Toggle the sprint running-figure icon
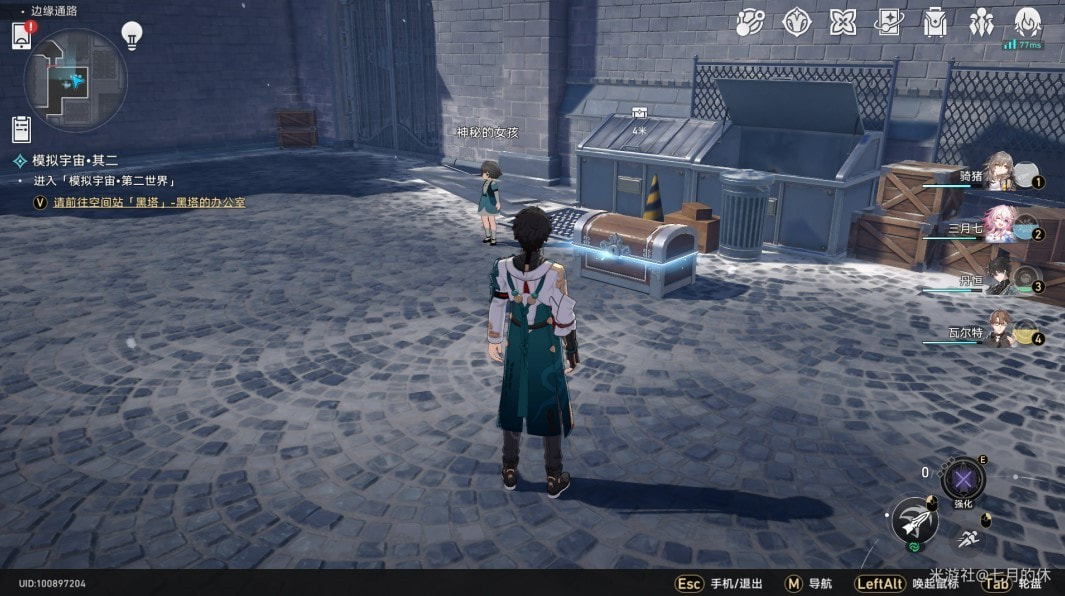The width and height of the screenshot is (1065, 596). point(967,540)
